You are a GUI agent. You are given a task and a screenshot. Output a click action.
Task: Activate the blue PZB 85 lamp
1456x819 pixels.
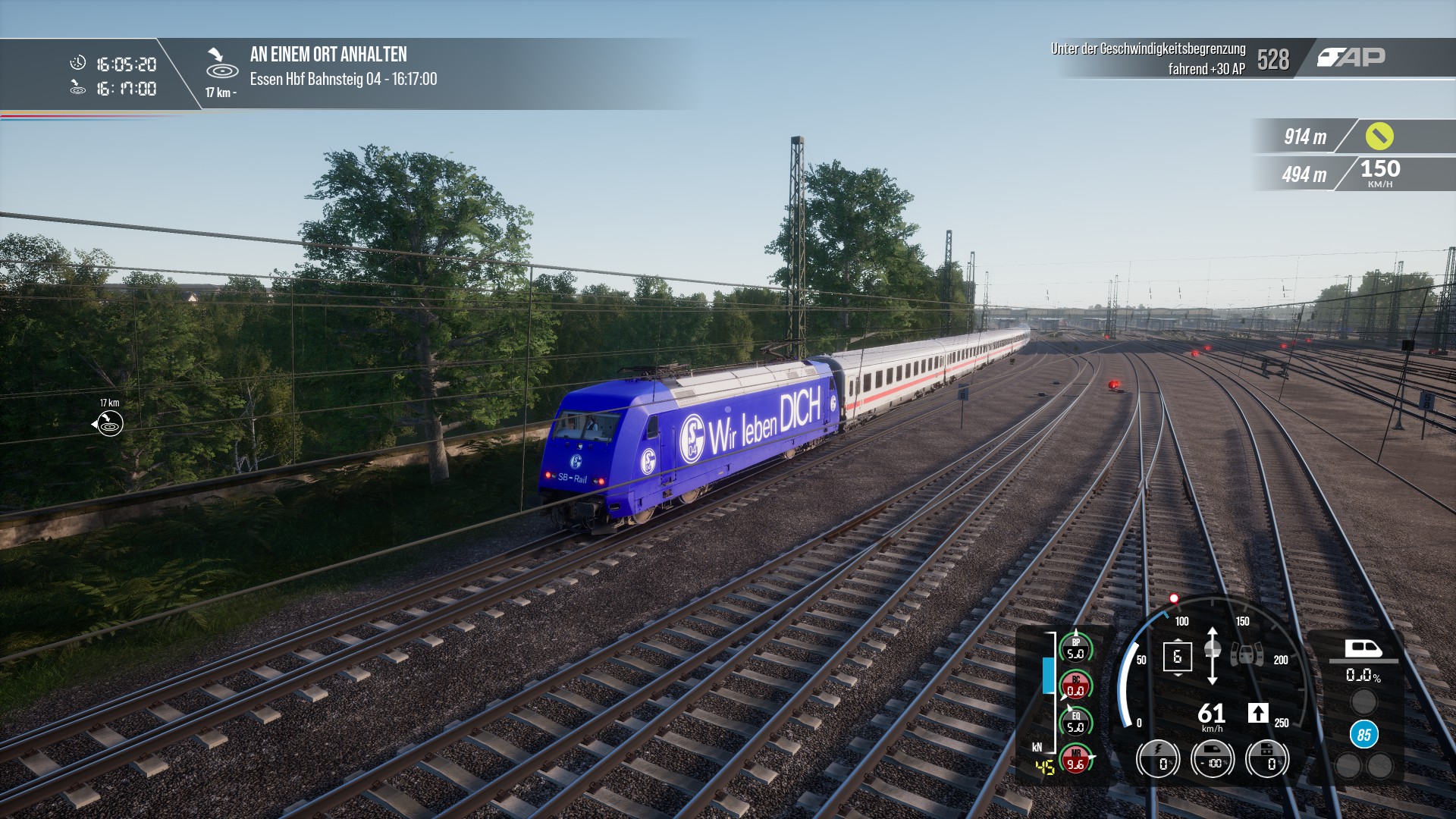tap(1363, 735)
